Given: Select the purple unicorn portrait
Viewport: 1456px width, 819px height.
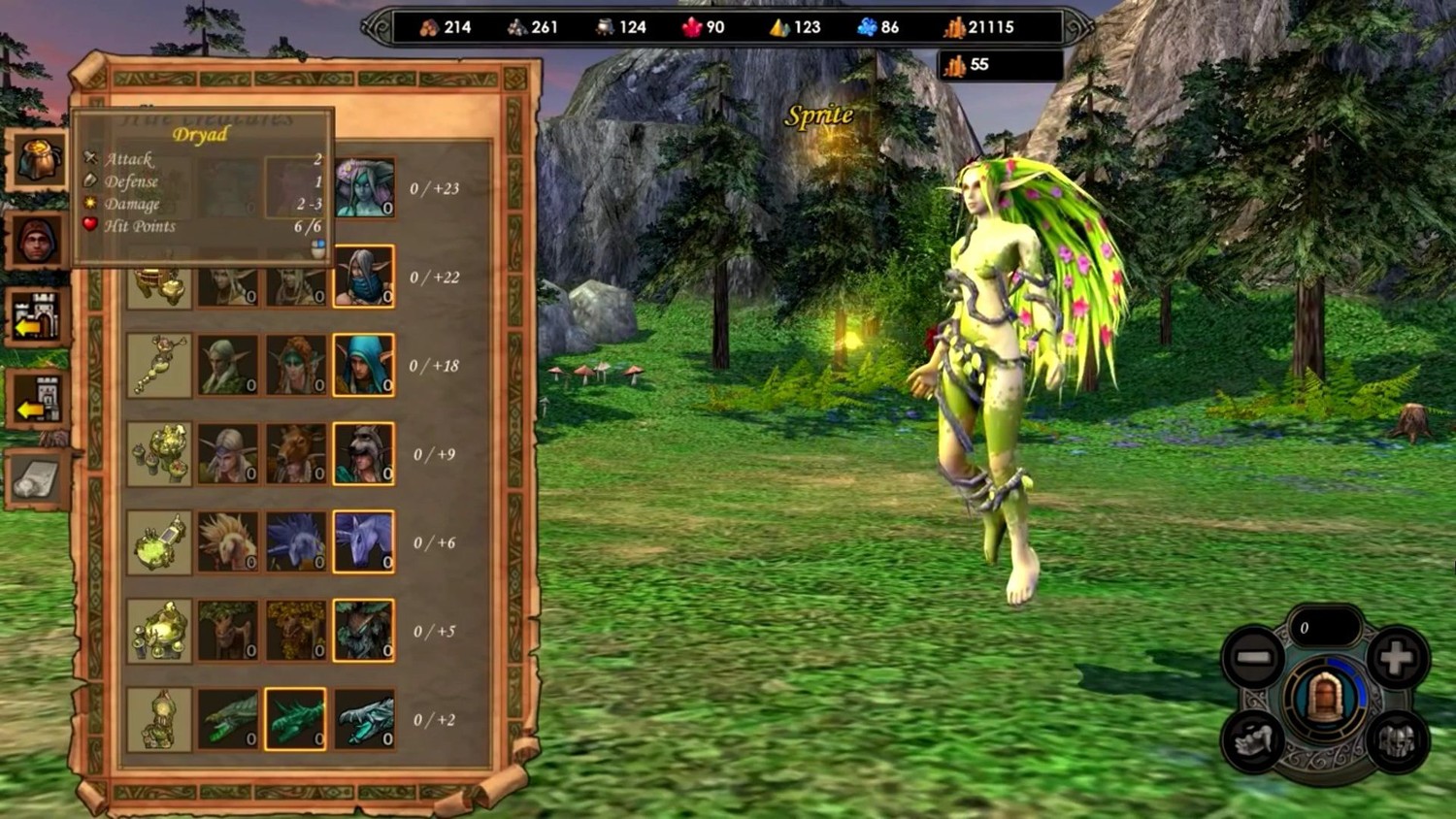Looking at the screenshot, I should [x=364, y=541].
